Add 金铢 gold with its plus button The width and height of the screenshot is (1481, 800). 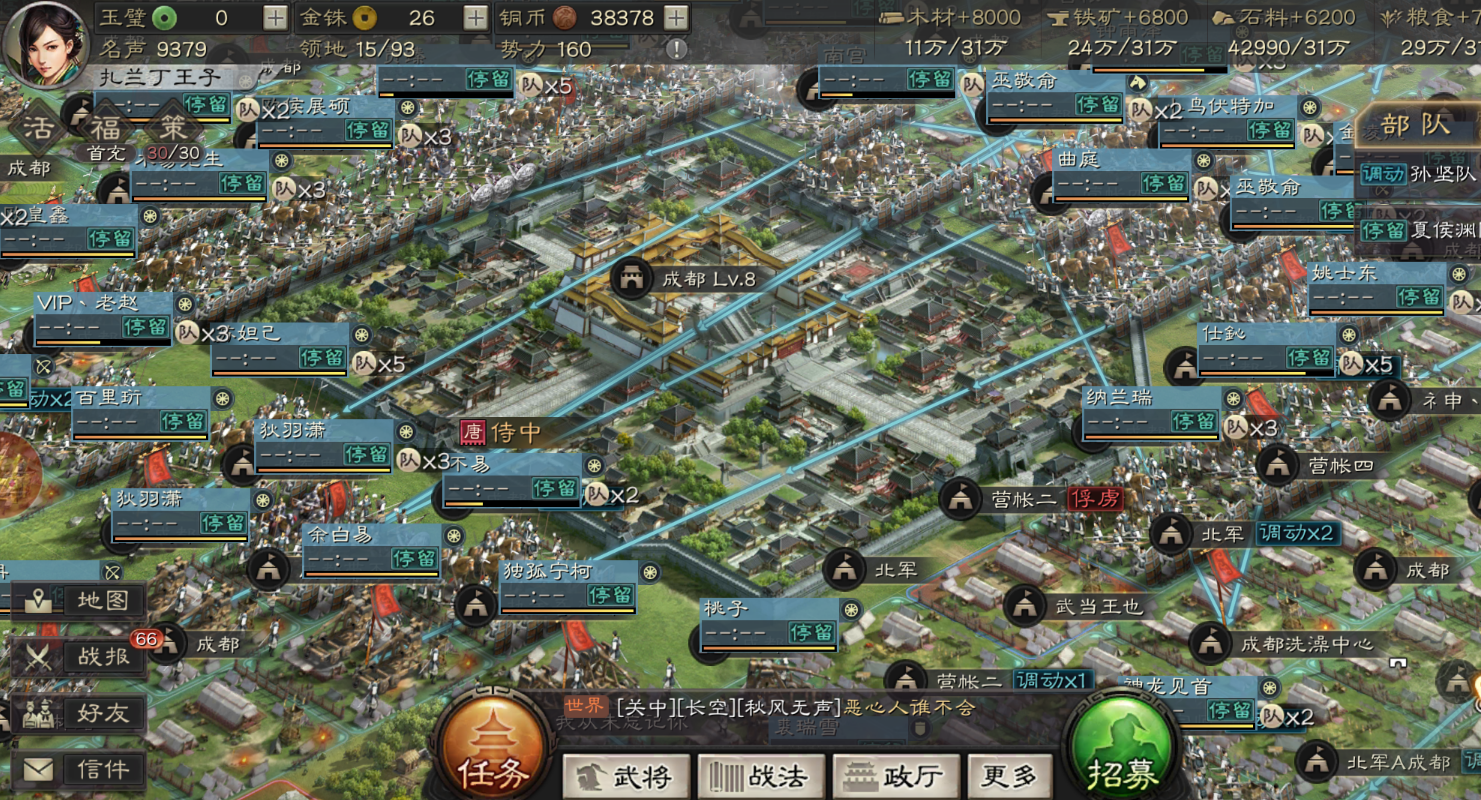476,17
